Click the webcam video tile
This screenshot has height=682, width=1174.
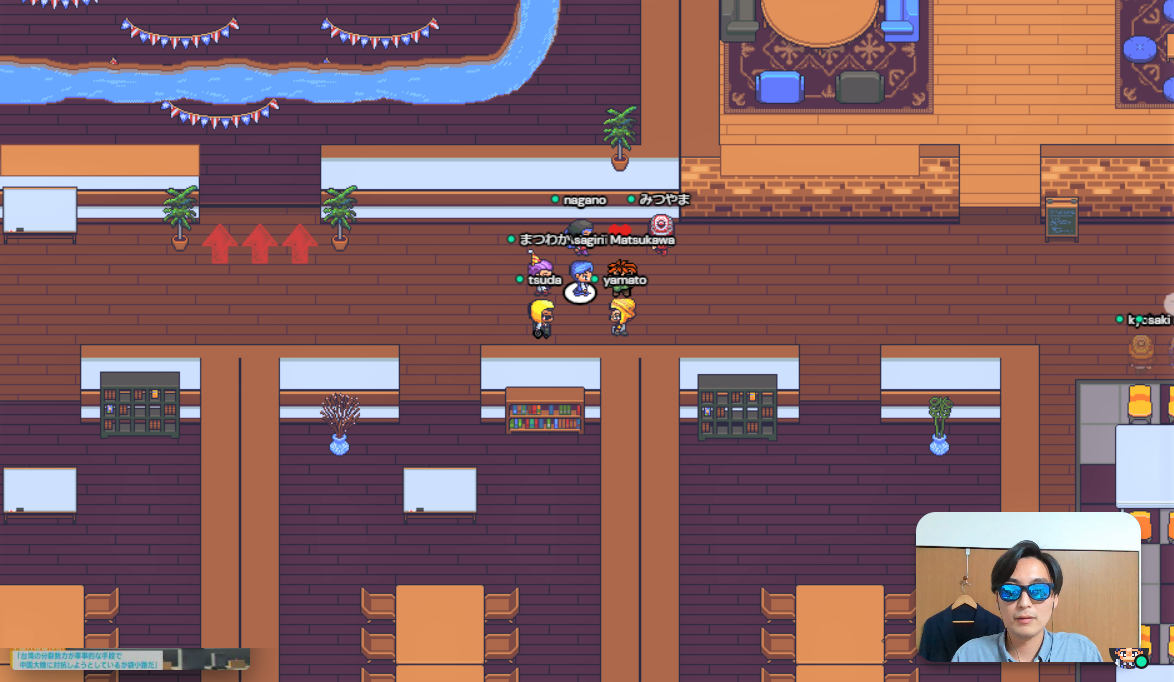point(1027,587)
